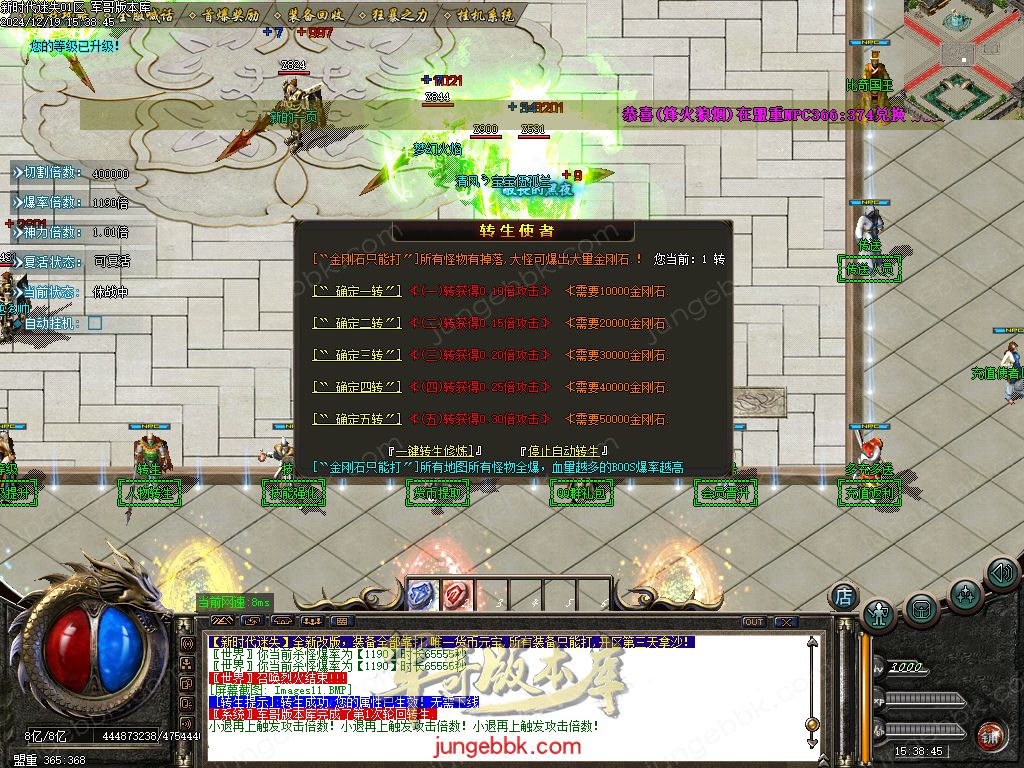The height and width of the screenshot is (768, 1024).
Task: Toggle the 自动挂机 checkbox
Action: [x=95, y=323]
